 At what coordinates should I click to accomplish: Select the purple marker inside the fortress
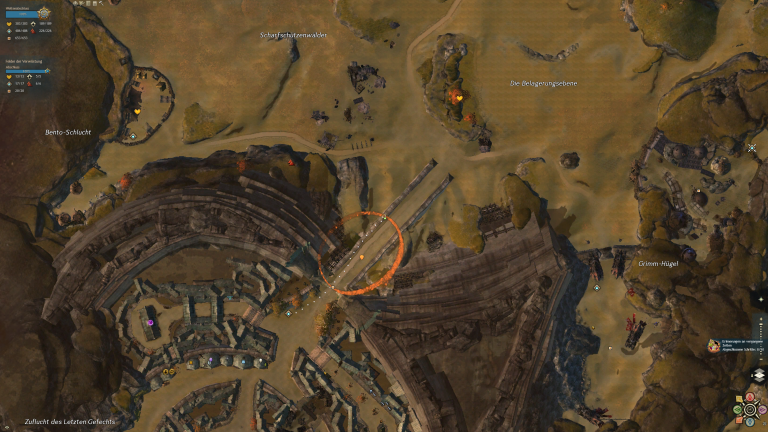(151, 322)
